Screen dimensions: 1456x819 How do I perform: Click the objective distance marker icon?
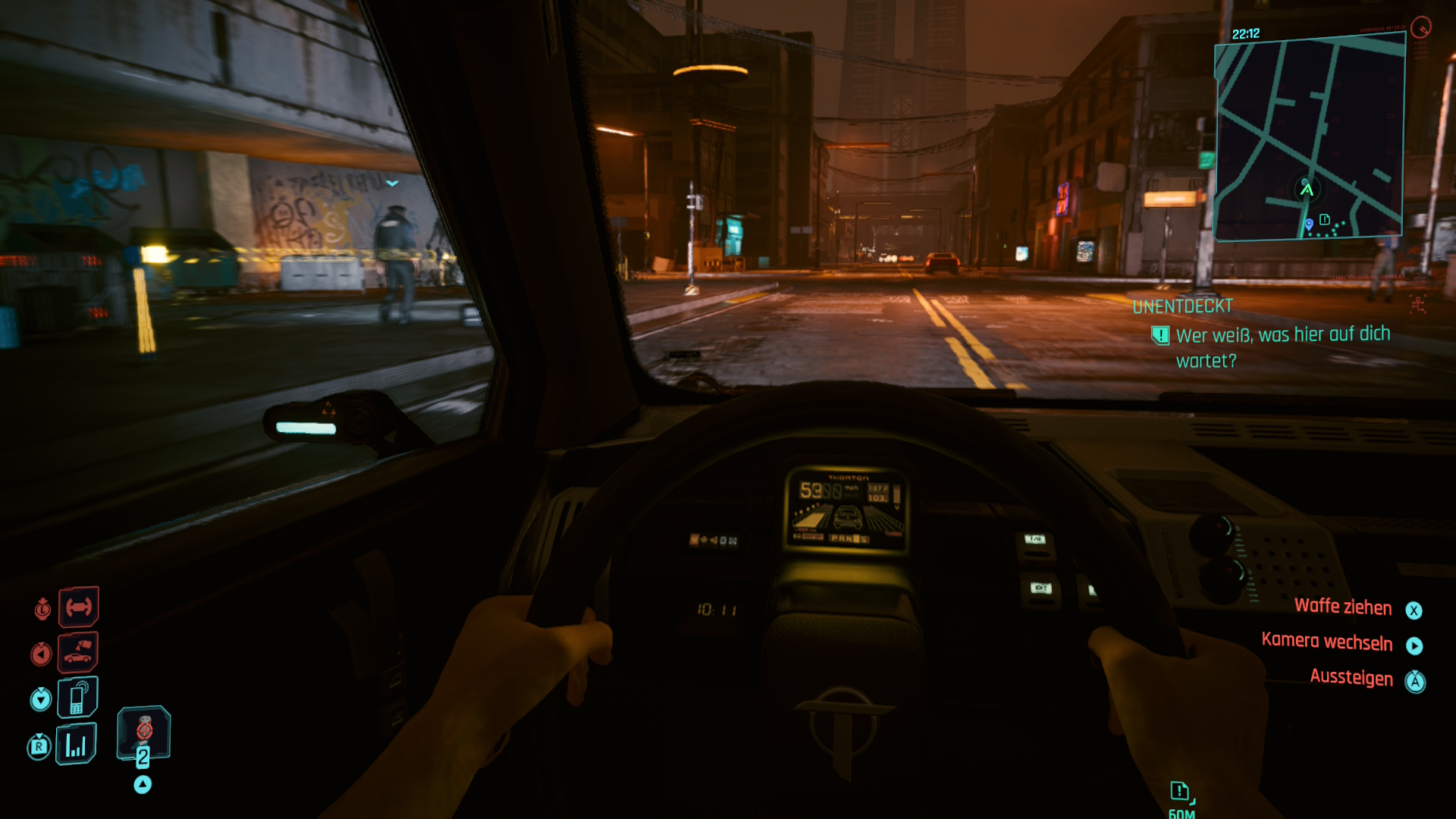point(1180,792)
